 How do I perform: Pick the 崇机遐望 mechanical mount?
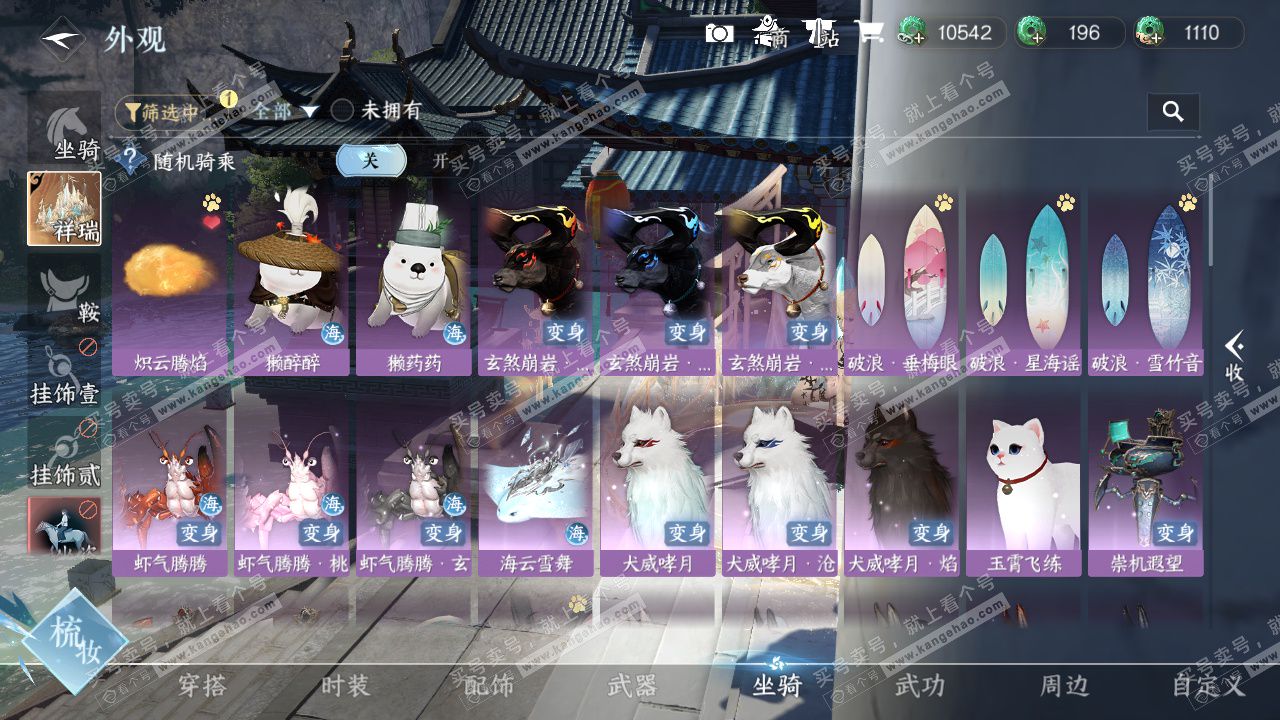(x=1146, y=486)
